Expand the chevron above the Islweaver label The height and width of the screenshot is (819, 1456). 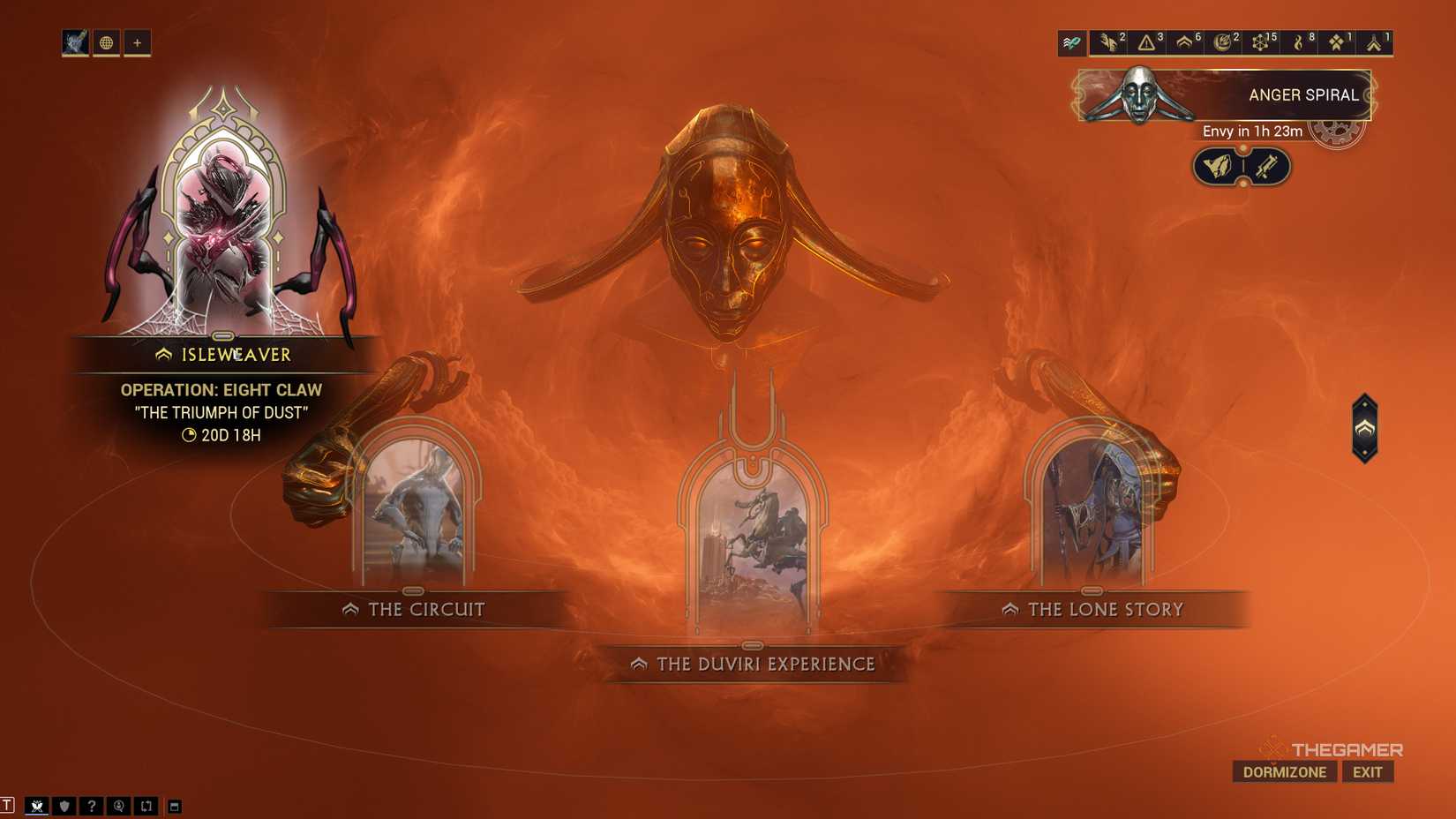coord(163,355)
